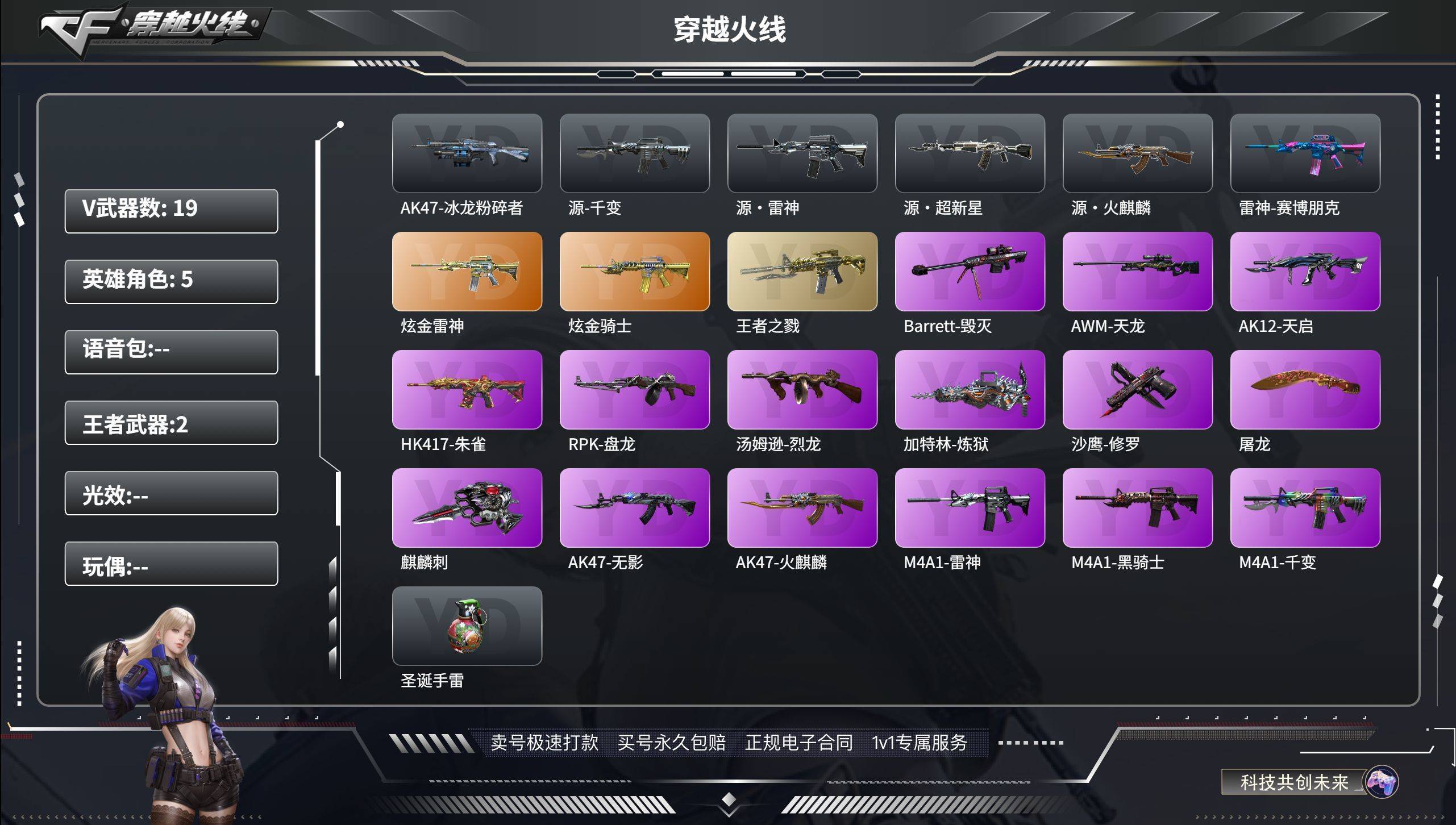The image size is (1456, 825).
Task: Expand the 光效 section
Action: [170, 493]
